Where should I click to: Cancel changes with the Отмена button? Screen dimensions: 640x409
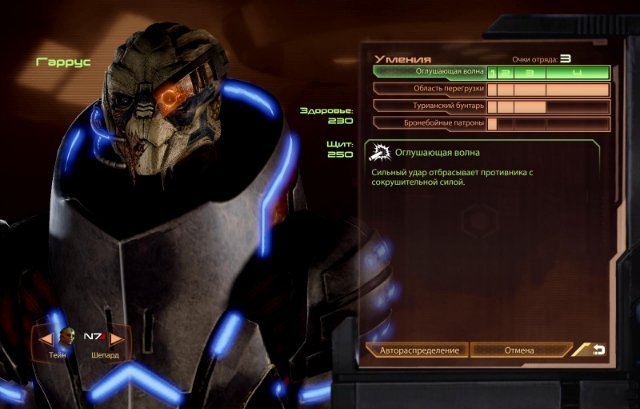pyautogui.click(x=519, y=351)
